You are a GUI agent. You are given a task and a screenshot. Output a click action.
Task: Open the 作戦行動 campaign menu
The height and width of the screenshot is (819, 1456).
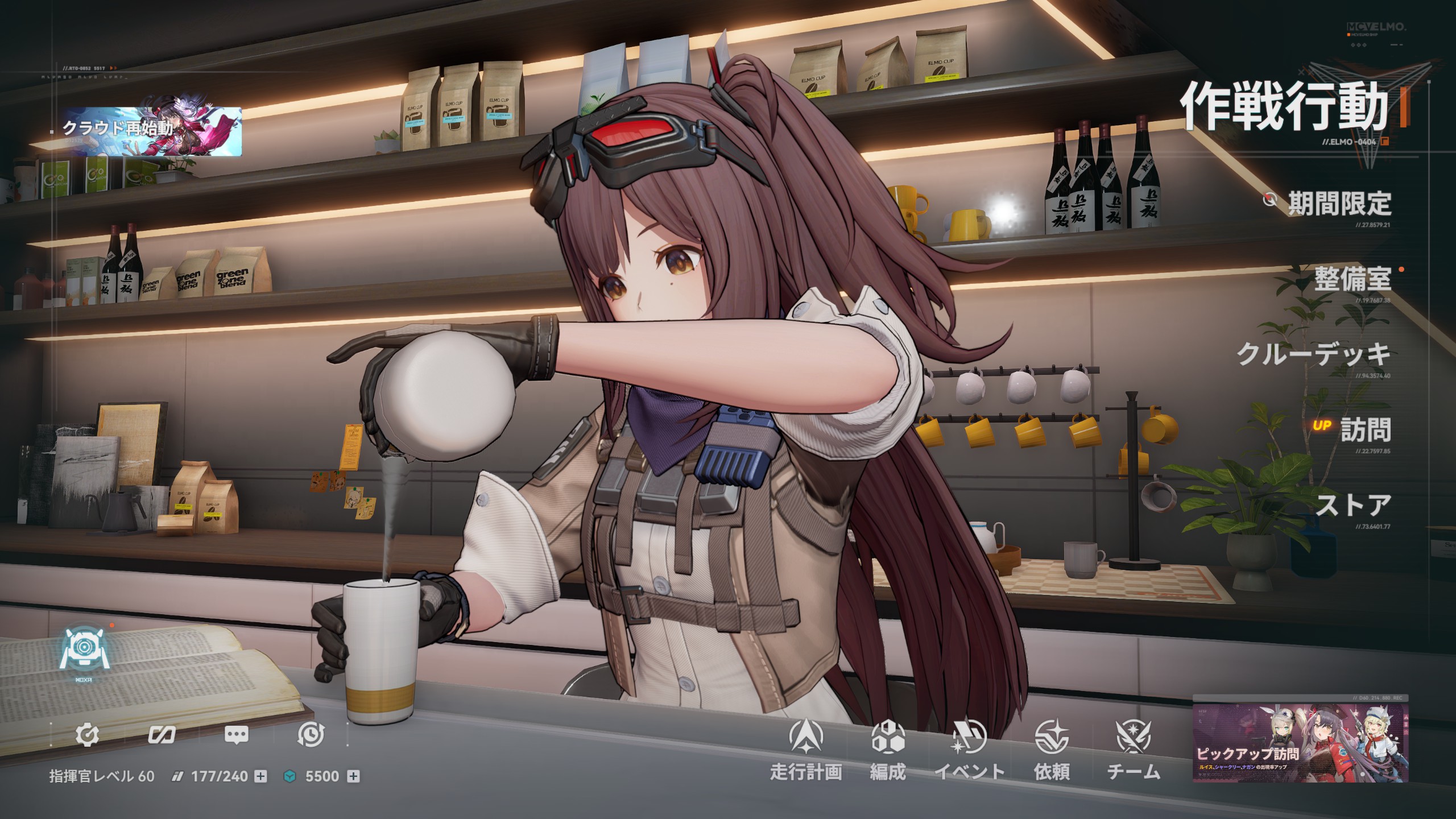(x=1284, y=107)
